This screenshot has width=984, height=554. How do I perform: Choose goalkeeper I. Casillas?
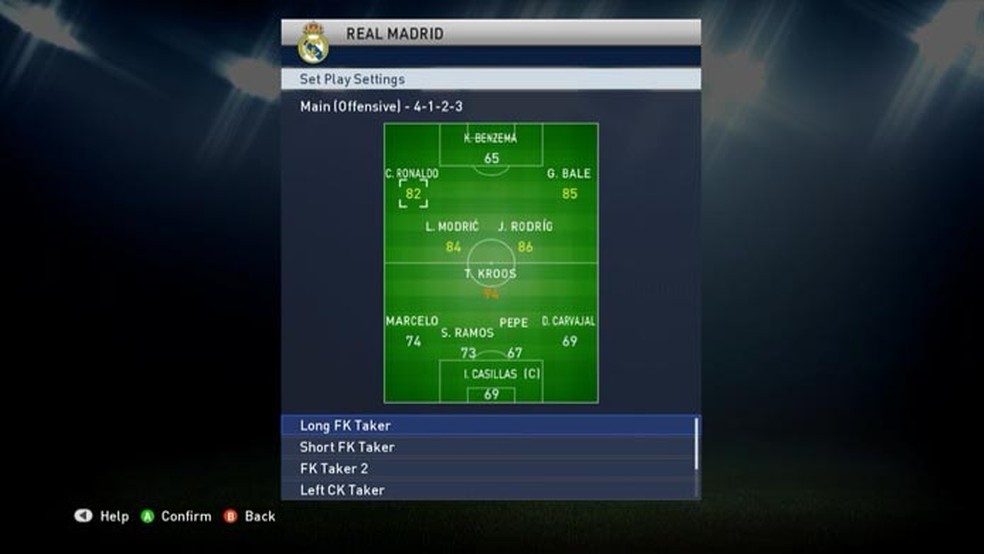[491, 384]
